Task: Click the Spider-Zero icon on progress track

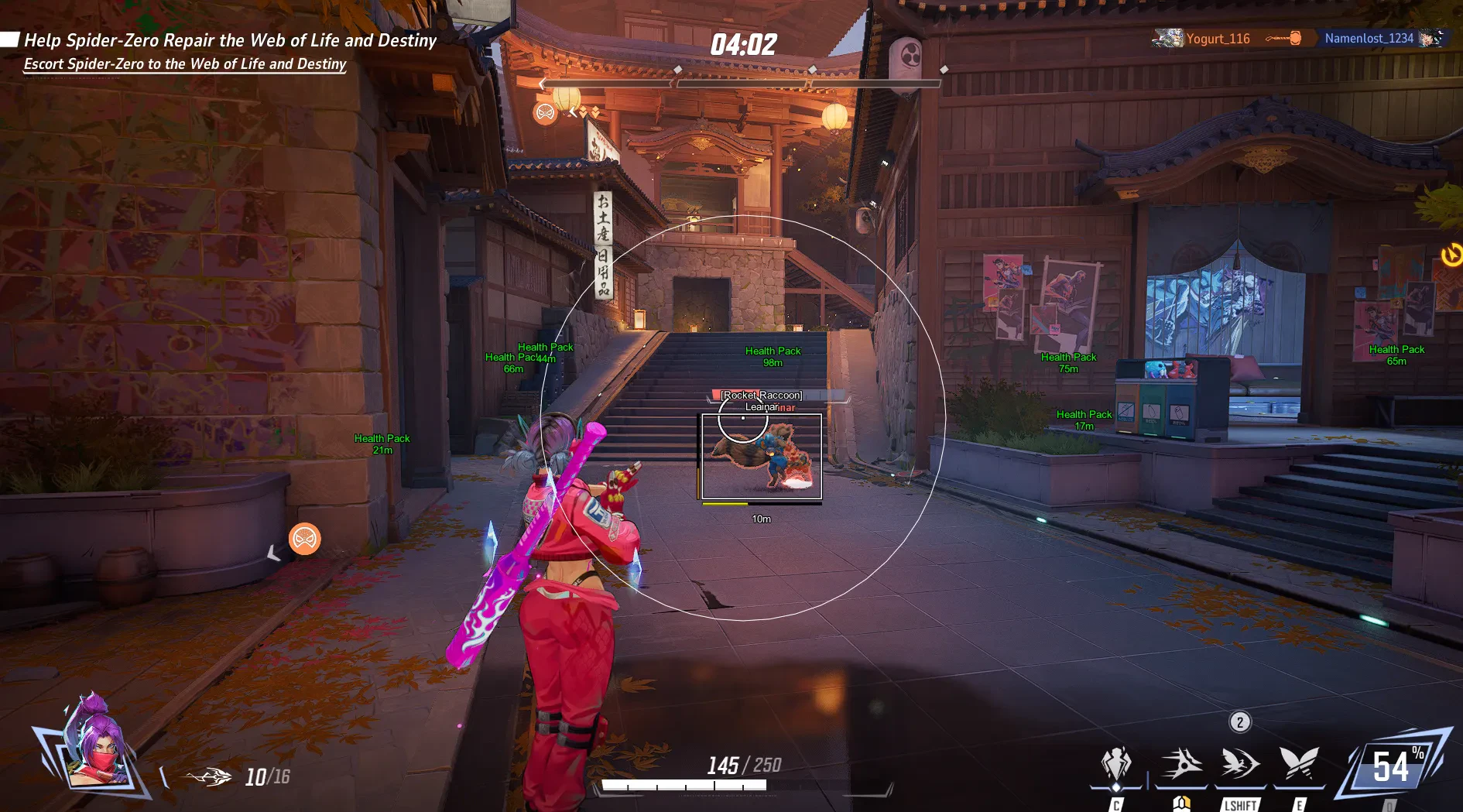Action: click(x=545, y=113)
